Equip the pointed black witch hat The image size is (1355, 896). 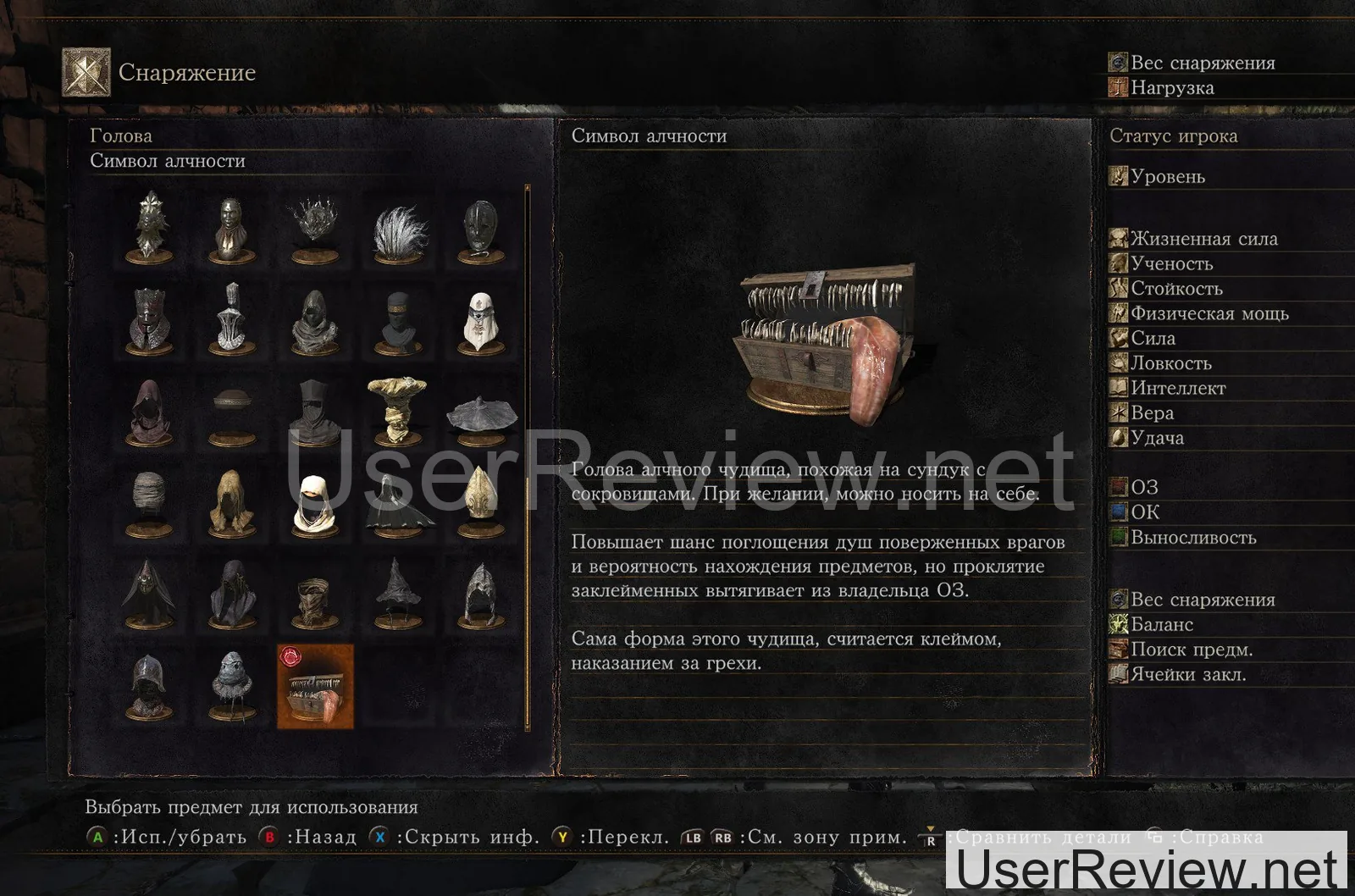pos(397,591)
